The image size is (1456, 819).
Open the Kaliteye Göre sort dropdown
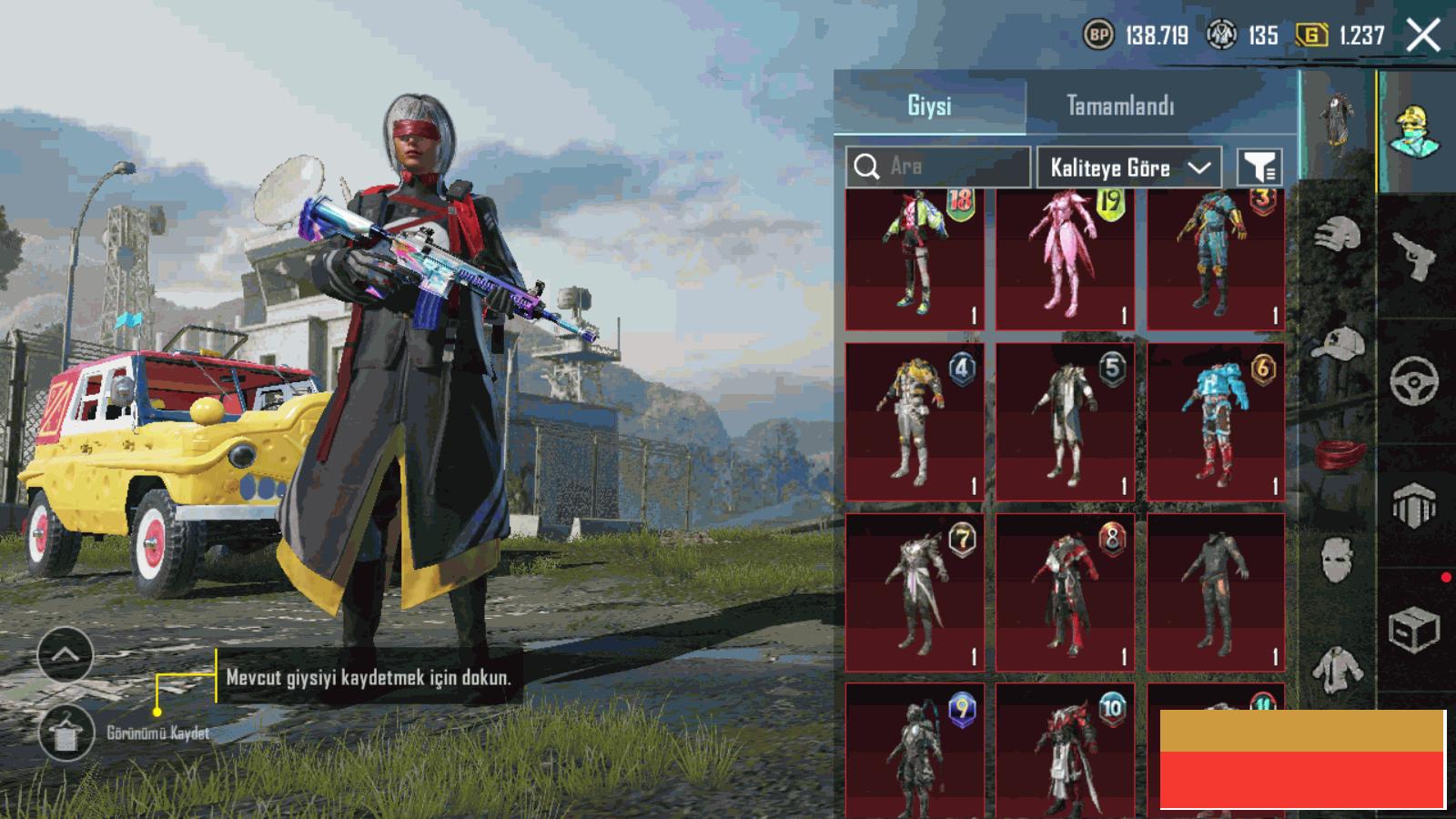[x=1129, y=167]
